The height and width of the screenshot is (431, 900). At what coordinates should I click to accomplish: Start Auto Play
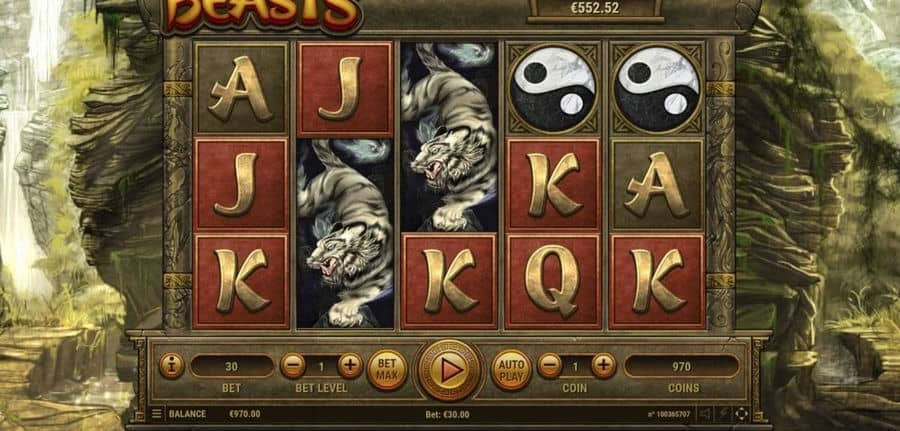point(510,368)
